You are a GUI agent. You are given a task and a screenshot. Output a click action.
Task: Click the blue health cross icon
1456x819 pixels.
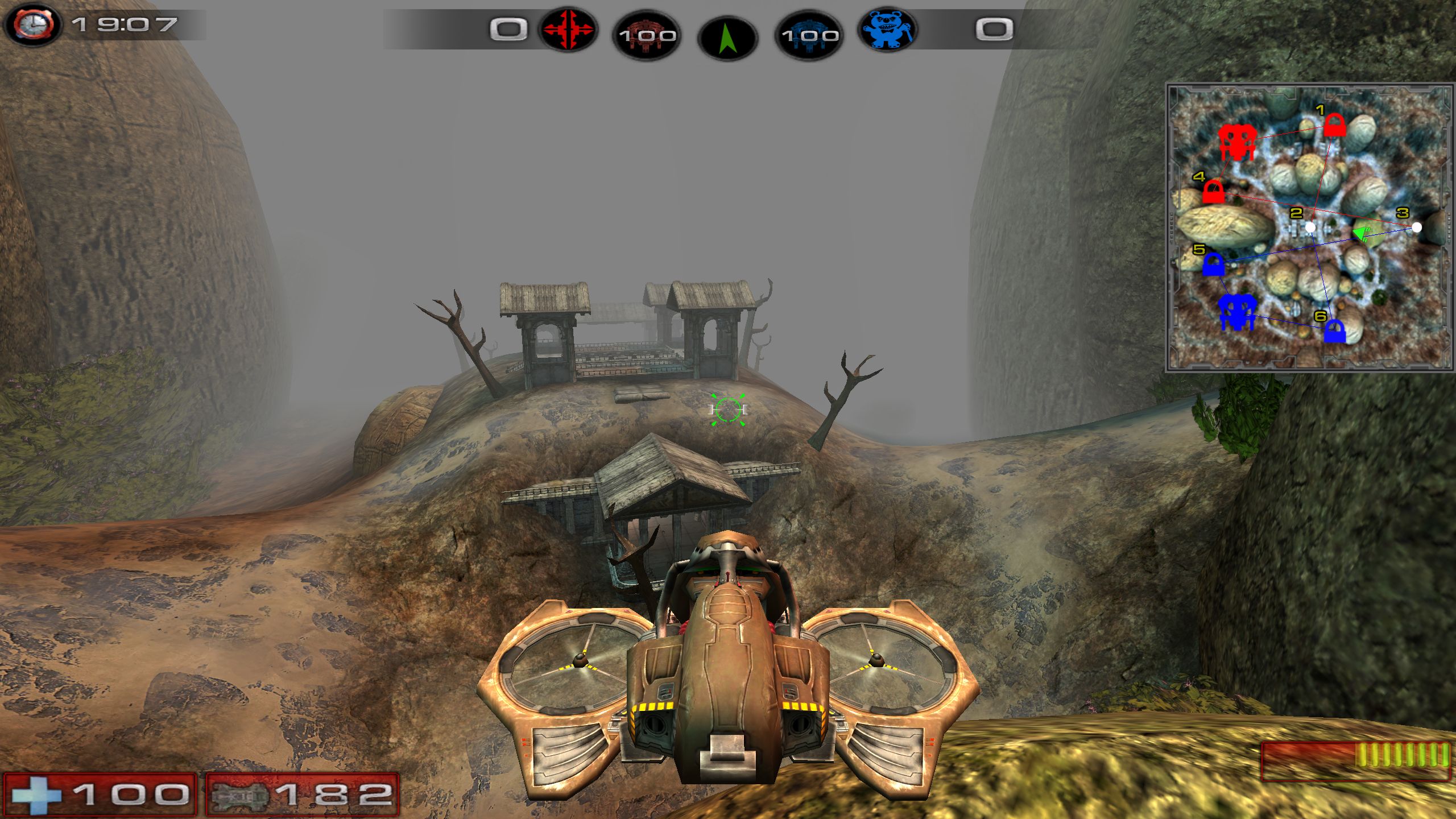tap(36, 795)
